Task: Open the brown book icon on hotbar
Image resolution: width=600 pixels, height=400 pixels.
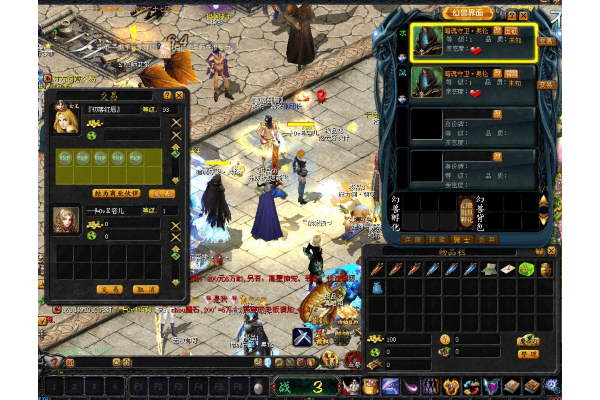Action: tap(513, 387)
